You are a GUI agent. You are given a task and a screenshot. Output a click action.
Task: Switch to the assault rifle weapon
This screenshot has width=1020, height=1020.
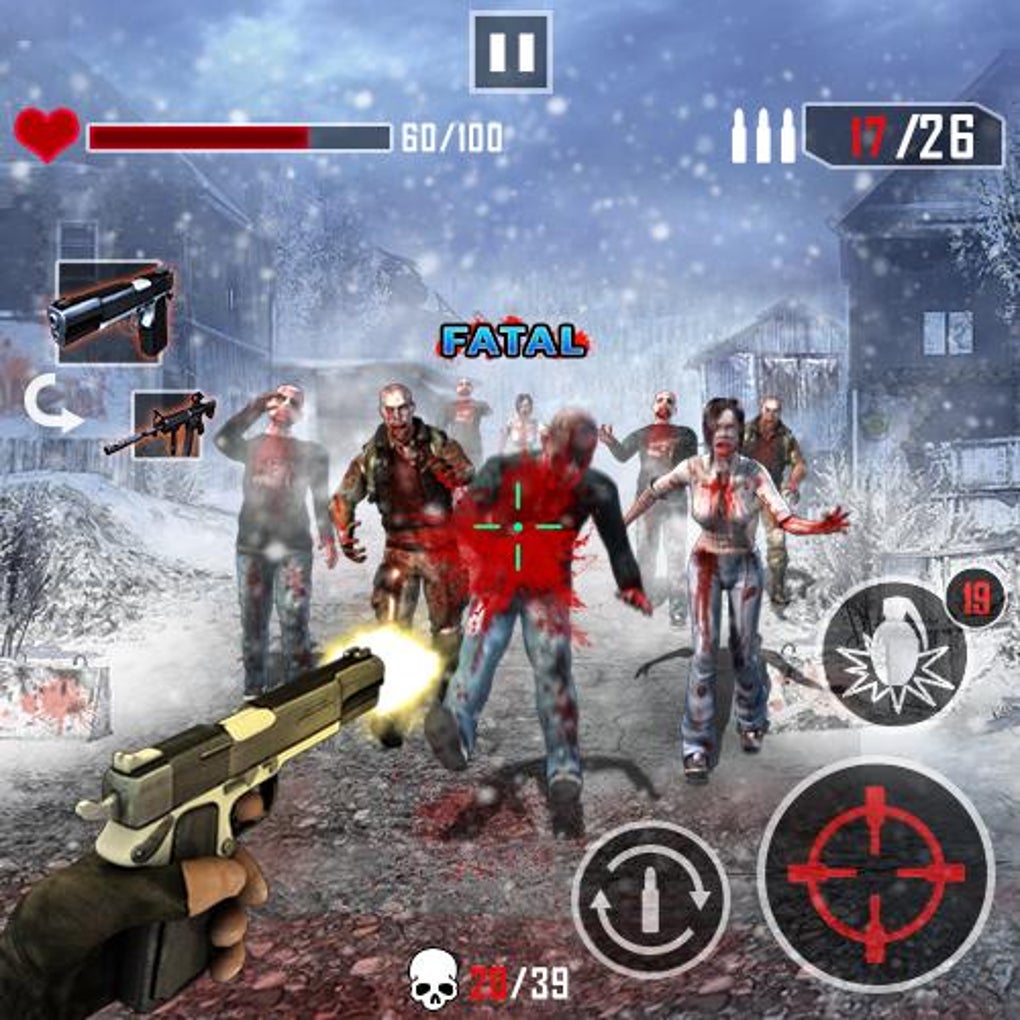[x=166, y=424]
